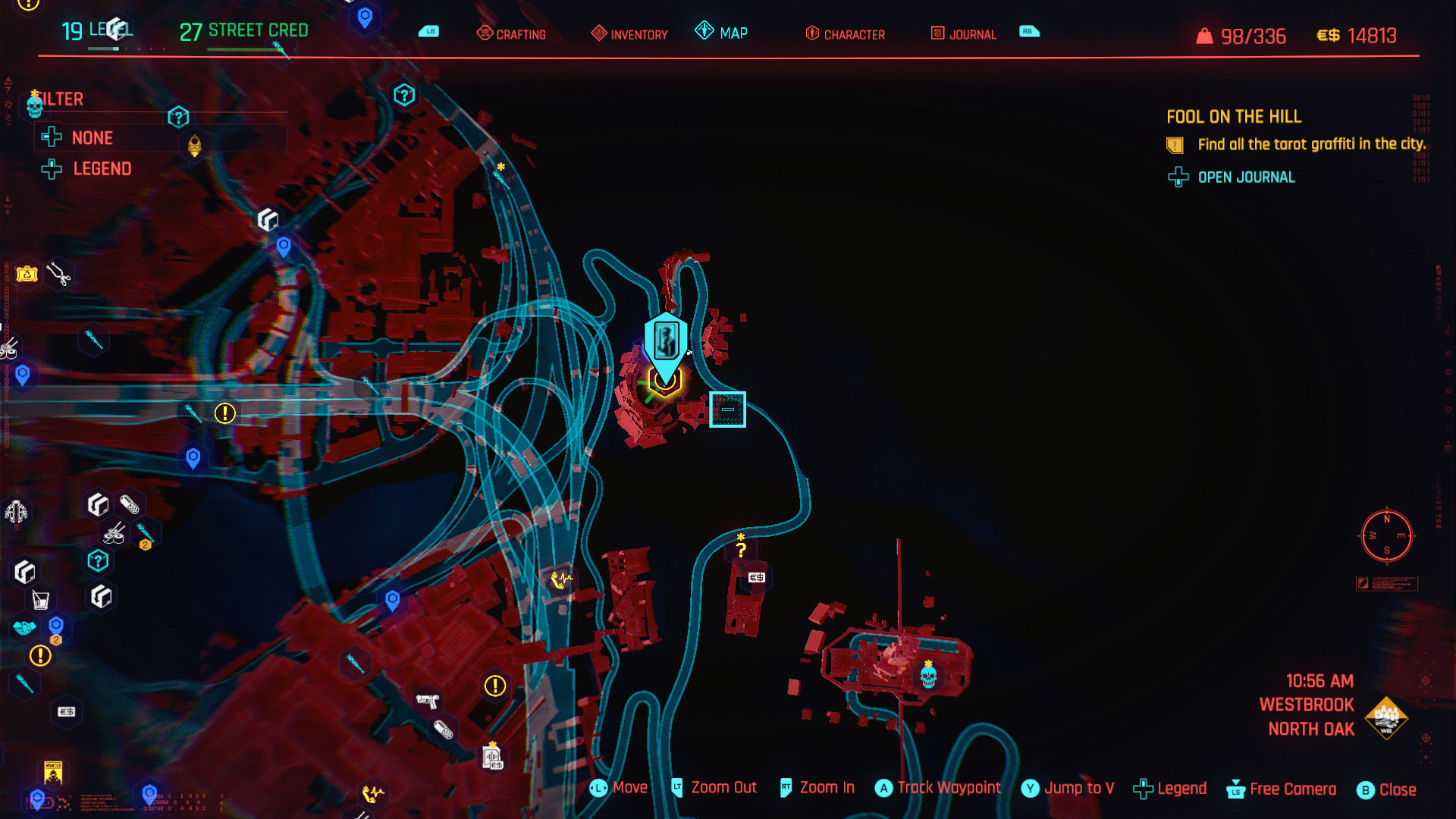Click the pill medpoint icon
Image resolution: width=1456 pixels, height=819 pixels.
(x=129, y=504)
